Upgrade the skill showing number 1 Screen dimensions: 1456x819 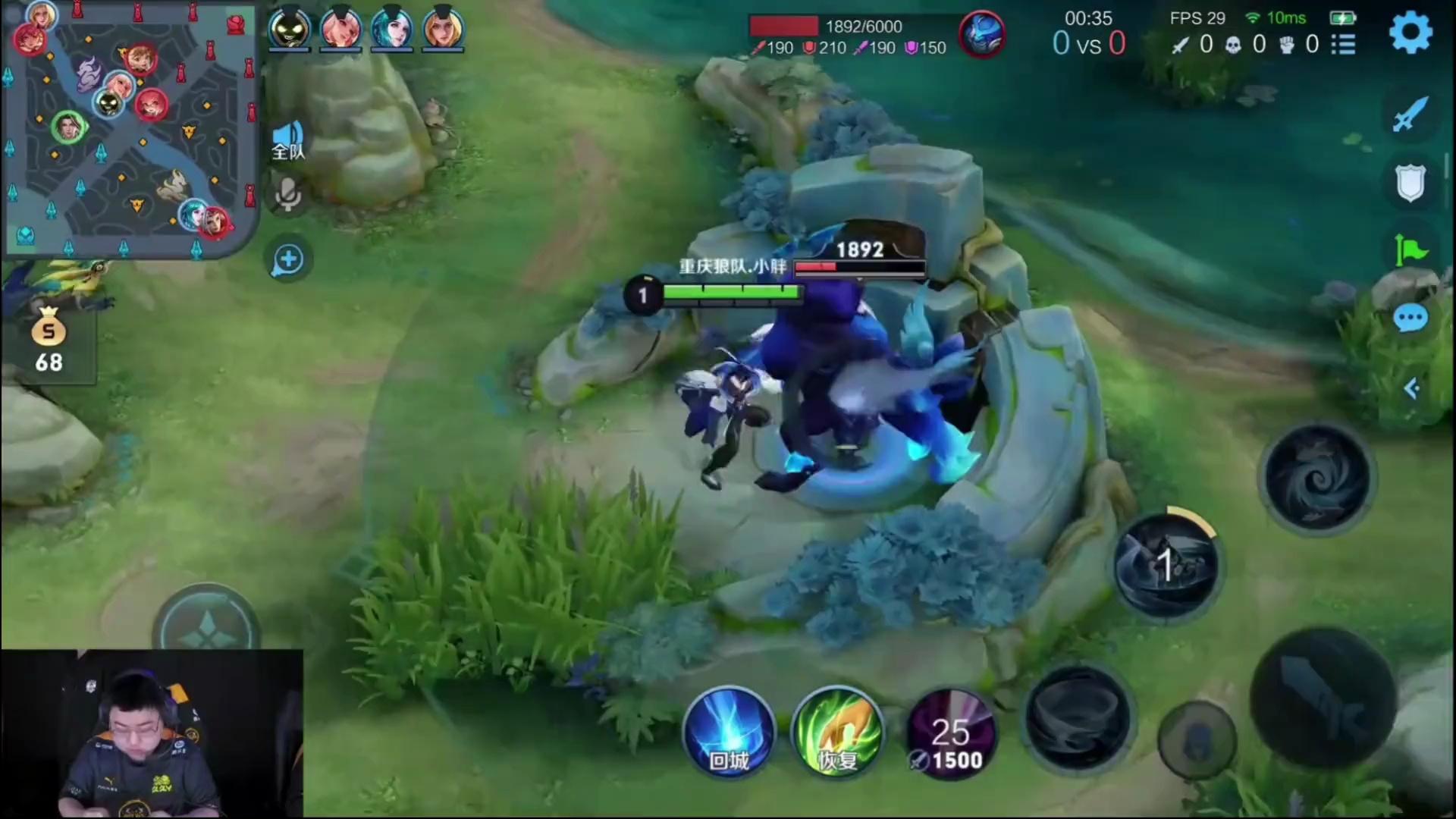1166,566
